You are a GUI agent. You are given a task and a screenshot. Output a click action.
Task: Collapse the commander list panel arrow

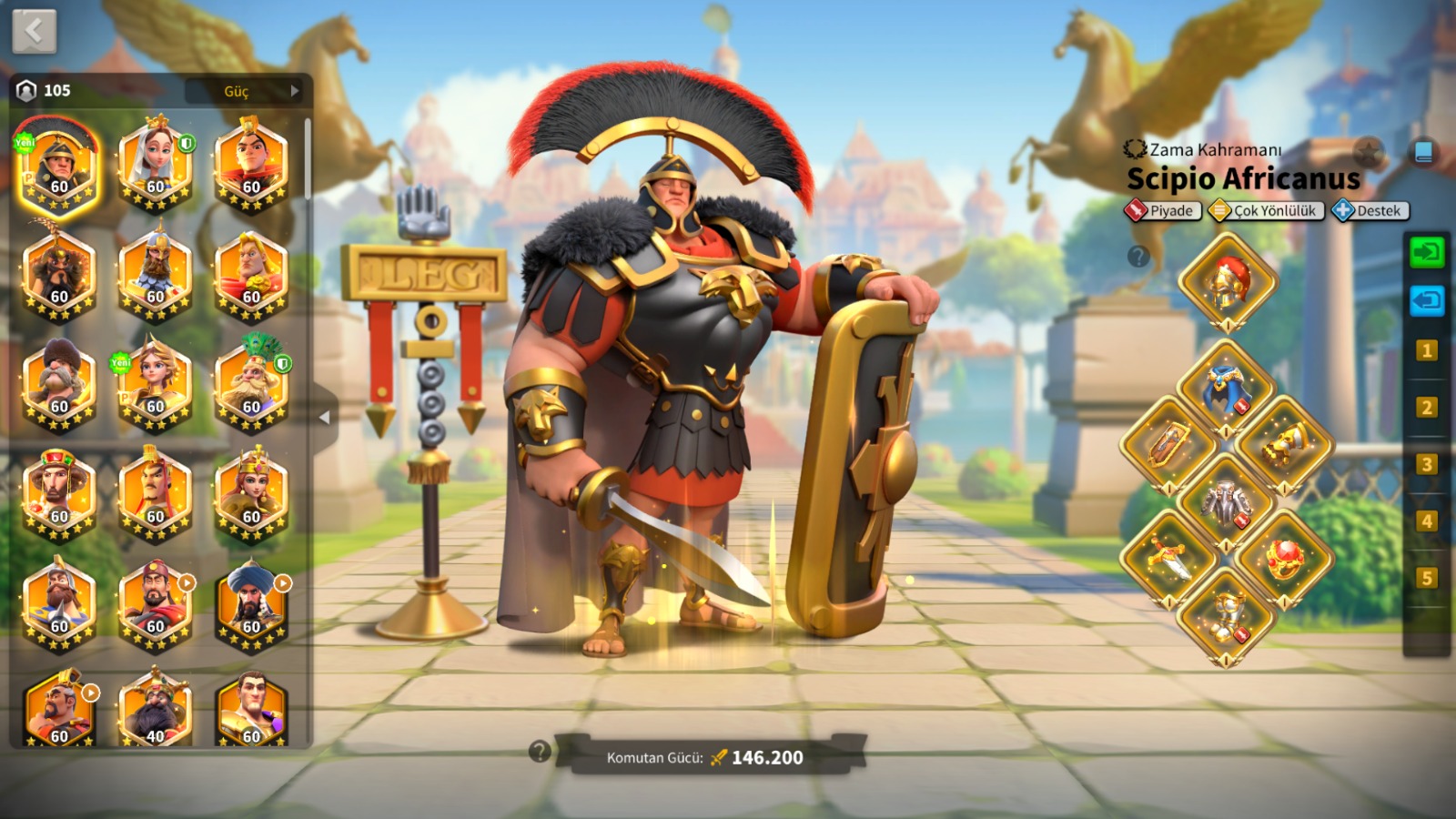[325, 418]
